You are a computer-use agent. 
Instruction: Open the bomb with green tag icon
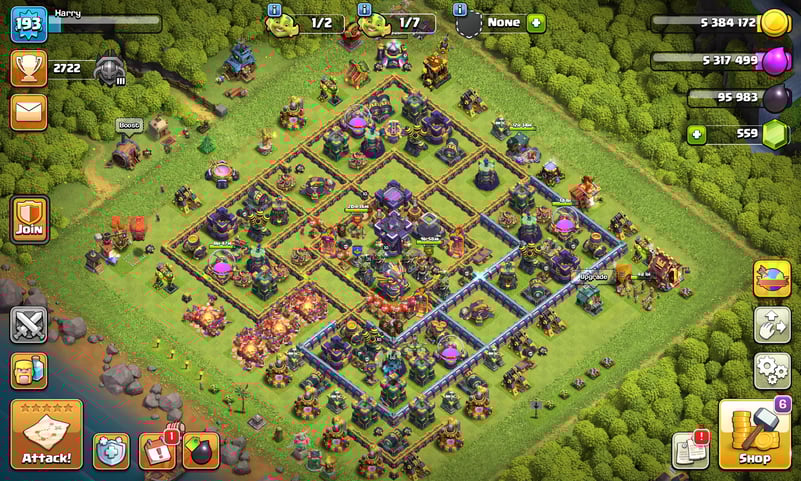pyautogui.click(x=201, y=451)
